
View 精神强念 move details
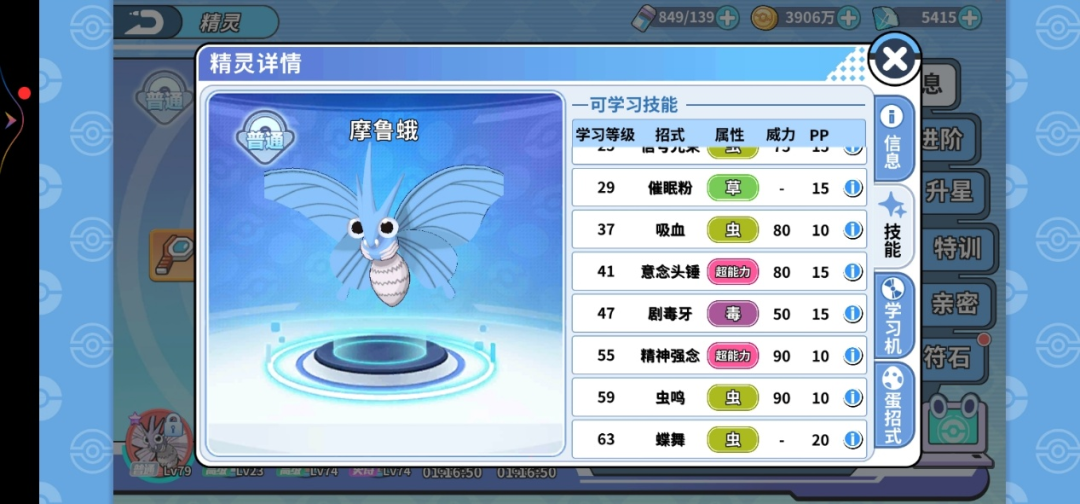coord(853,356)
